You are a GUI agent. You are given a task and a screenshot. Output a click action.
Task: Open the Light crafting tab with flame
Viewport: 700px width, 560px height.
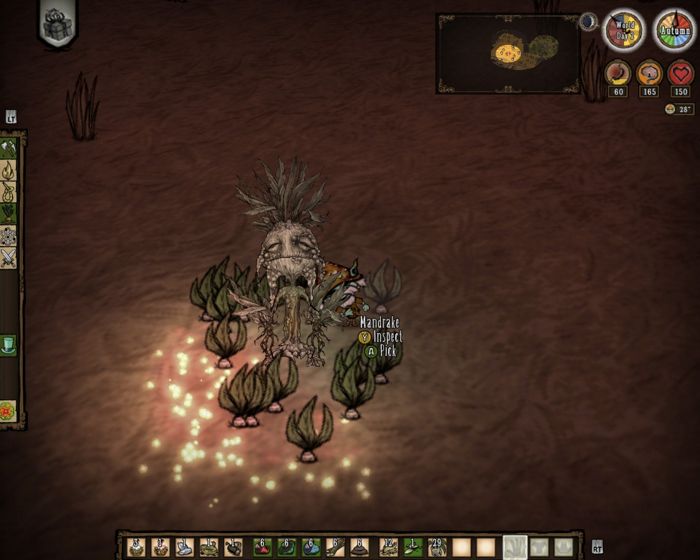(9, 170)
